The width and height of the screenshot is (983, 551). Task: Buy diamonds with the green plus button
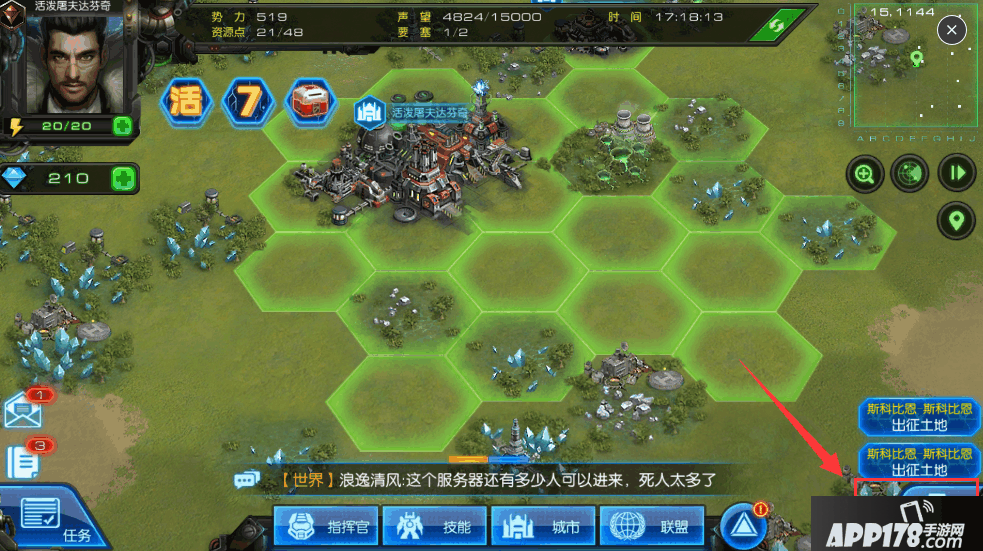click(x=122, y=179)
